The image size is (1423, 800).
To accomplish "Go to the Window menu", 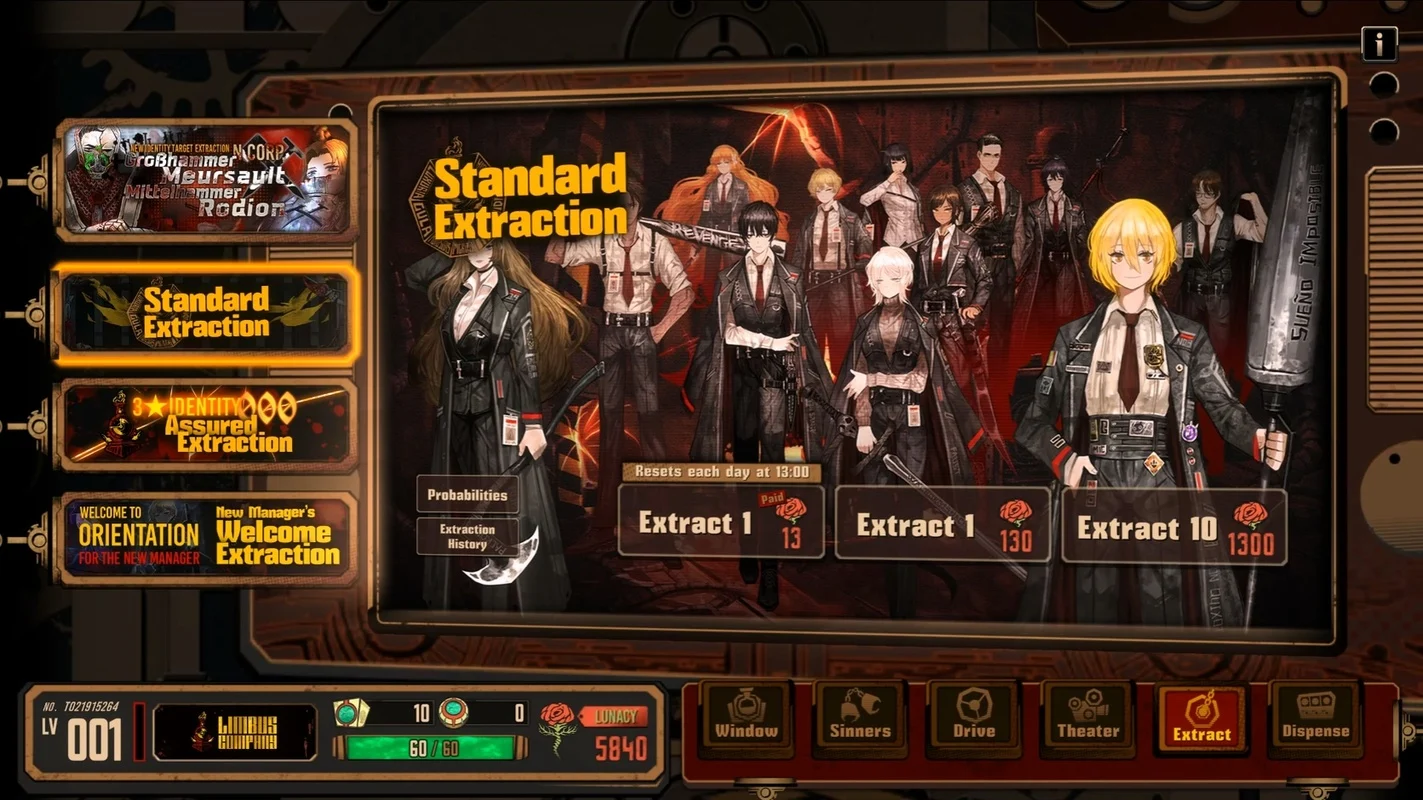I will pos(746,716).
